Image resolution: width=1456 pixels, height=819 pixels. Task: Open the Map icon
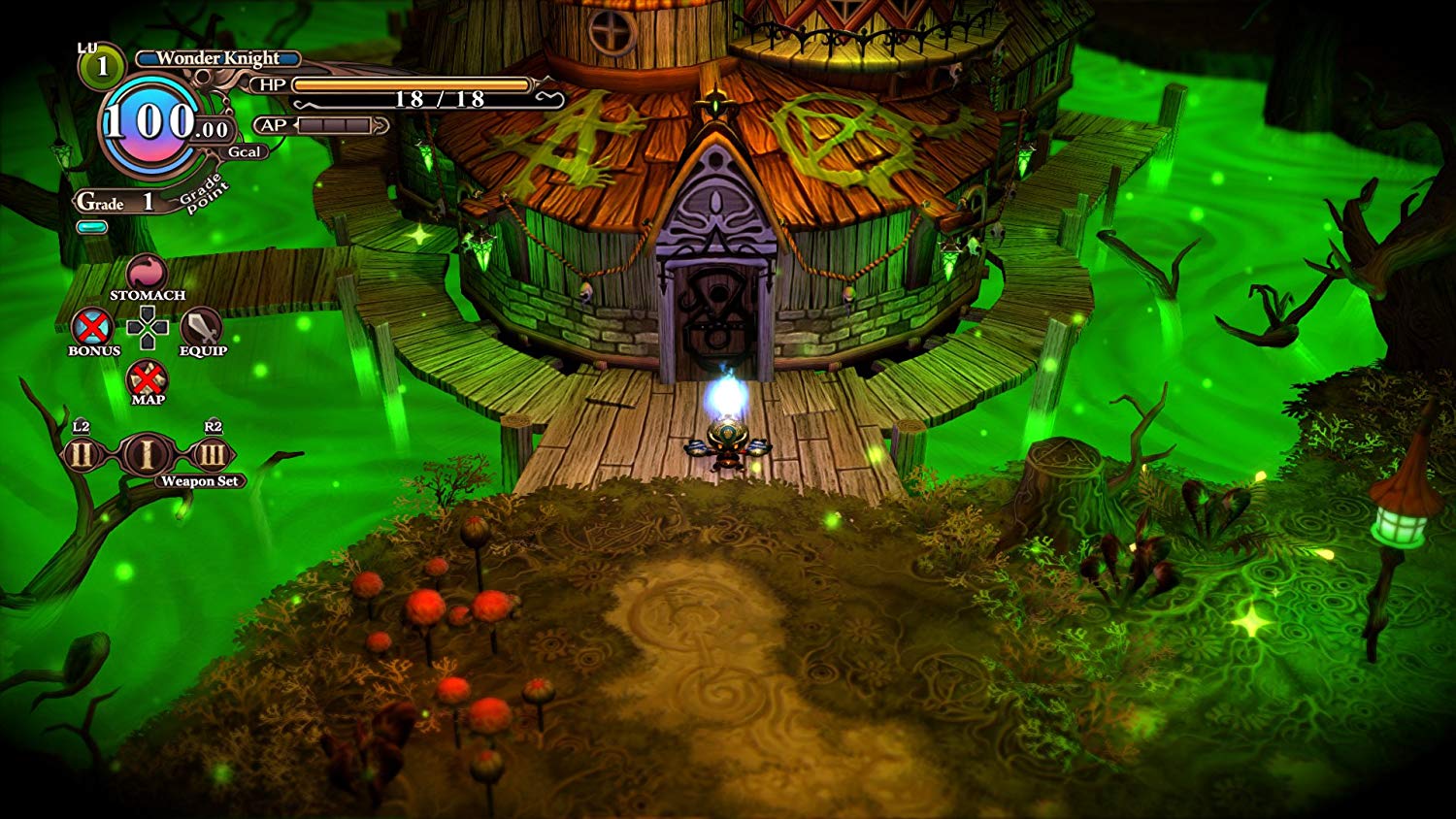point(148,377)
